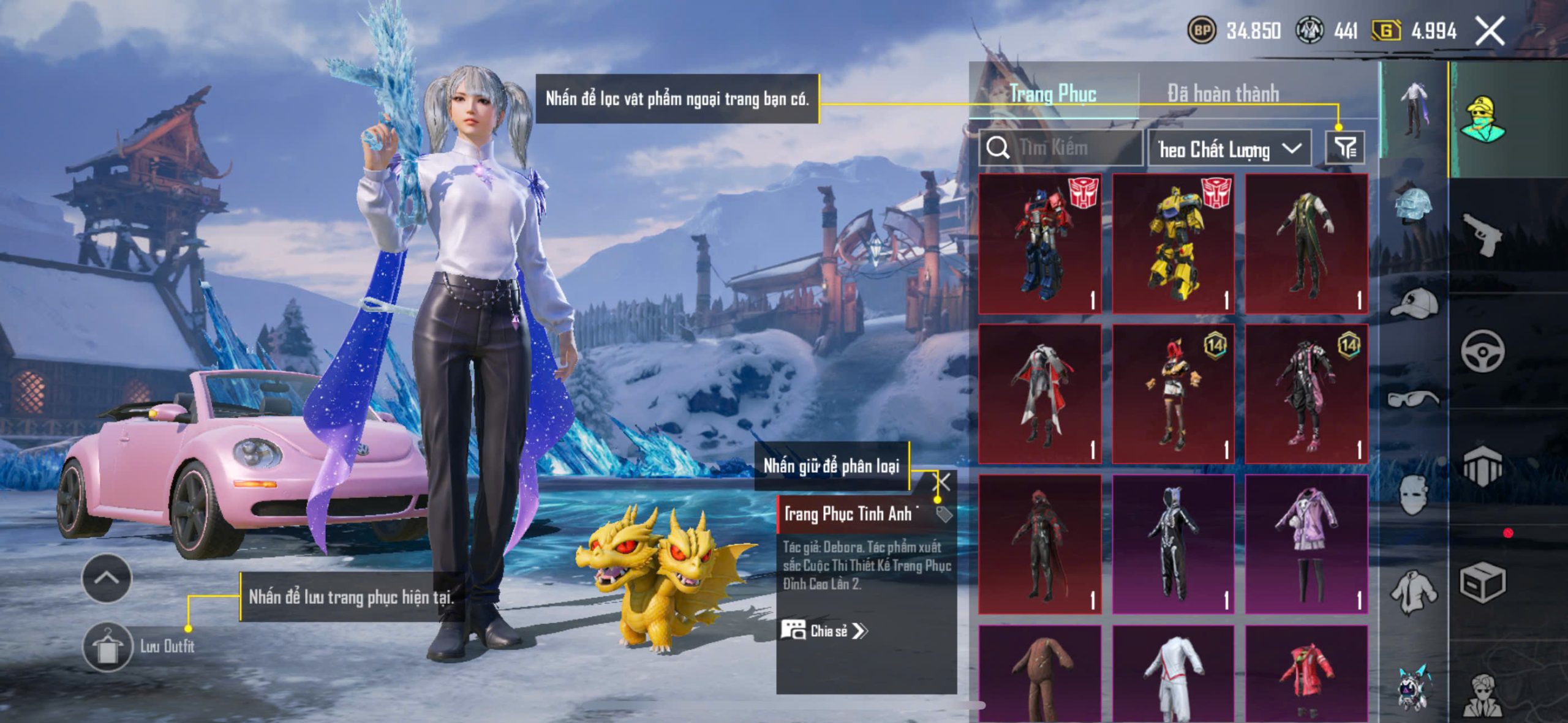Screen dimensions: 1568x723
Task: Open the steering wheel vehicle category
Action: pos(1482,351)
